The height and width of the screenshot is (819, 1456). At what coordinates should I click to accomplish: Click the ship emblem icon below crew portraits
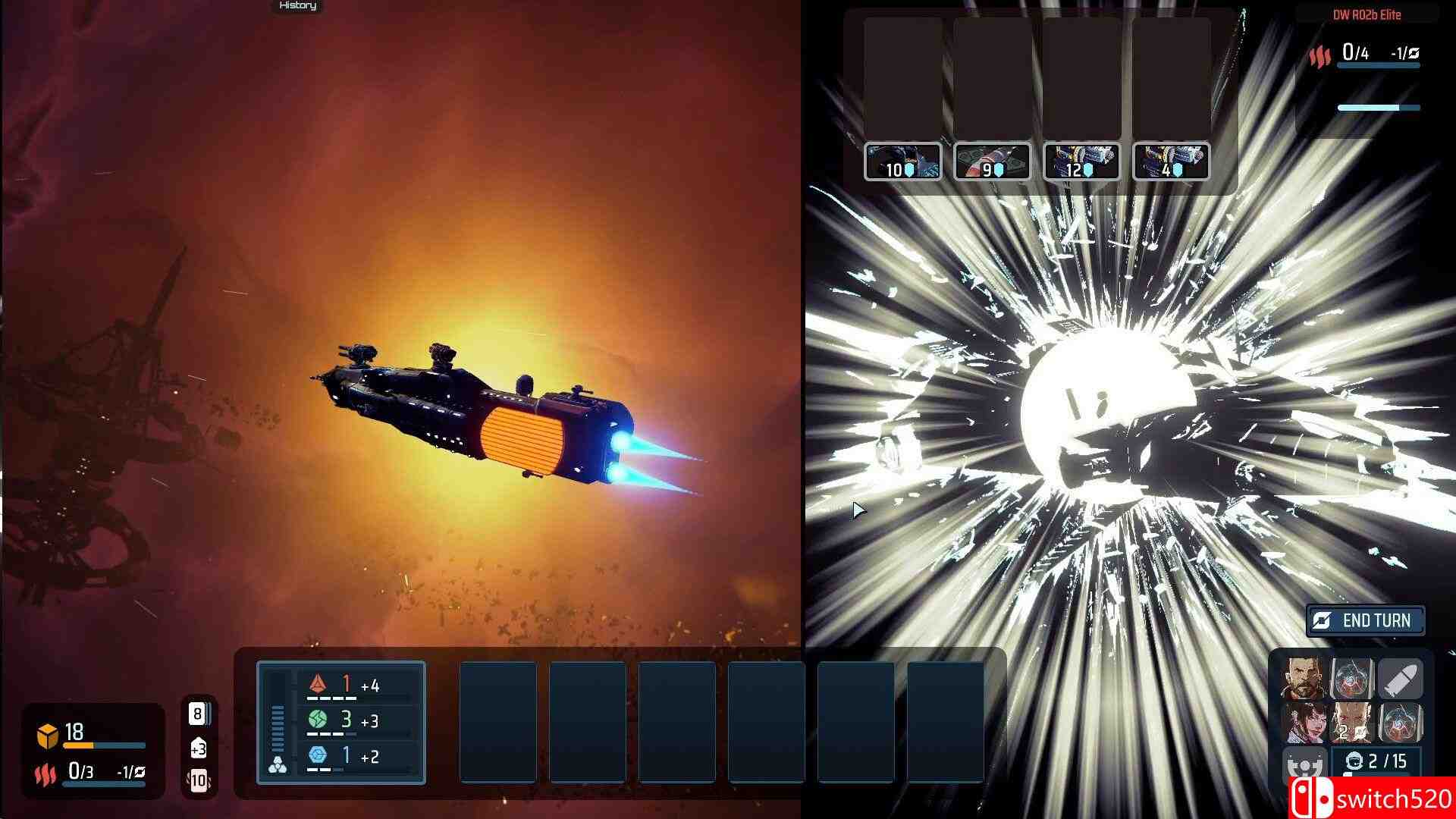pos(1304,763)
